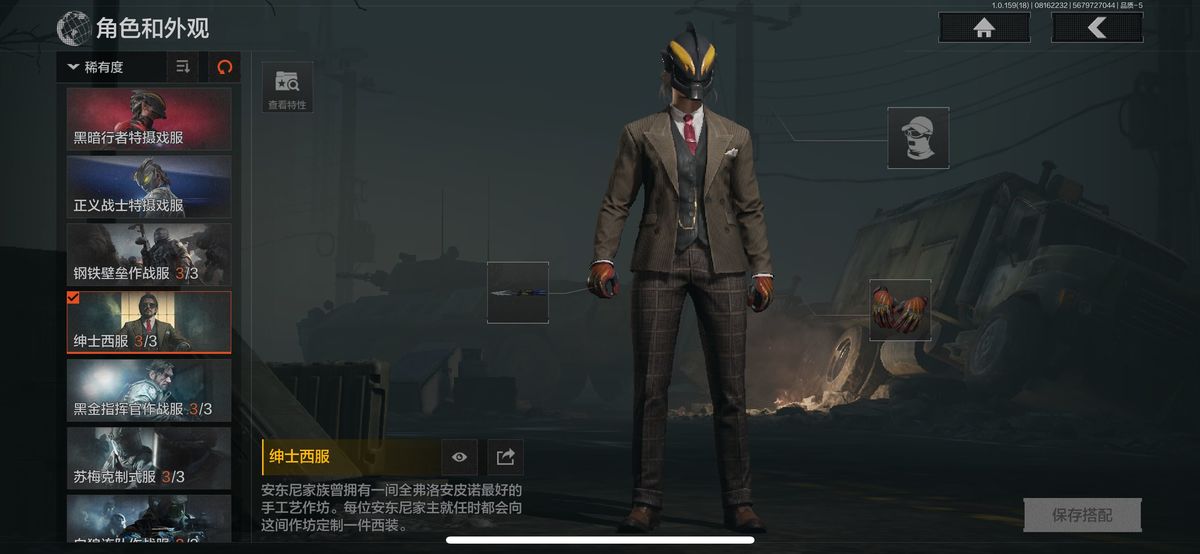Choose the 苏梅克制式服 outfit
This screenshot has height=554, width=1200.
(149, 458)
